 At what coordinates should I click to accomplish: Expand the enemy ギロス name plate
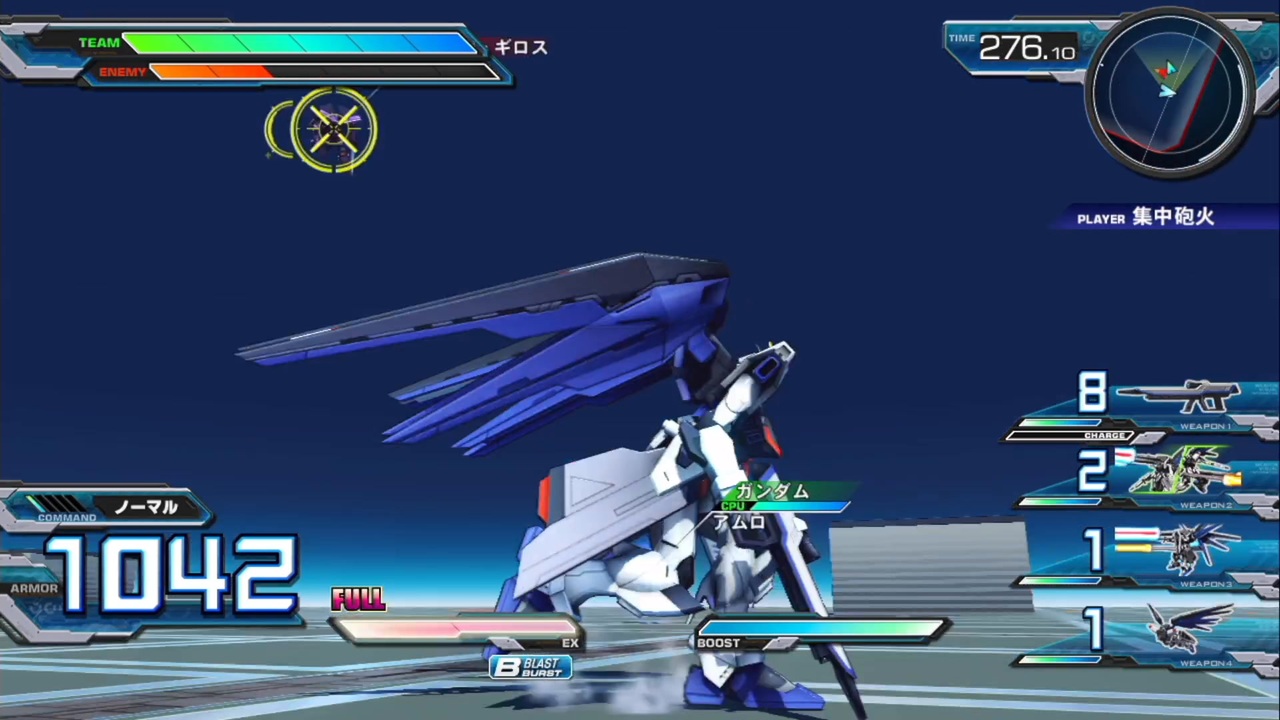(519, 47)
